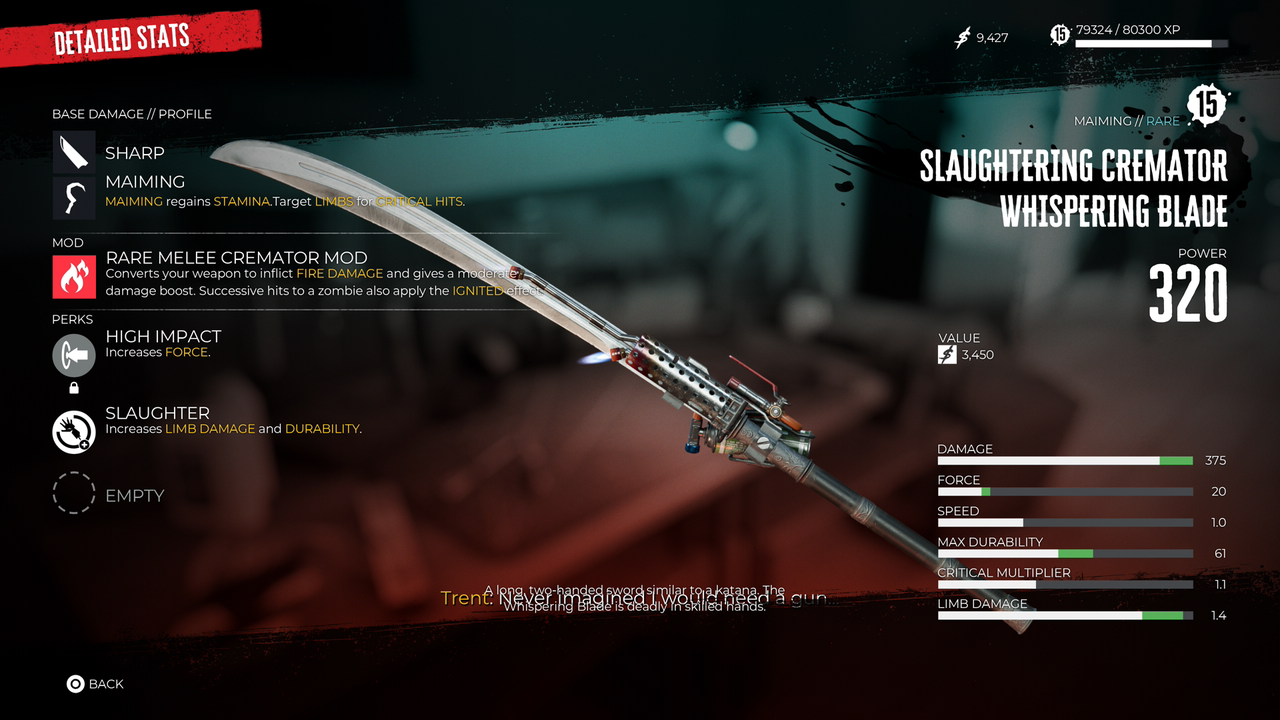Select the High Impact perk icon
Image resolution: width=1280 pixels, height=720 pixels.
73,353
